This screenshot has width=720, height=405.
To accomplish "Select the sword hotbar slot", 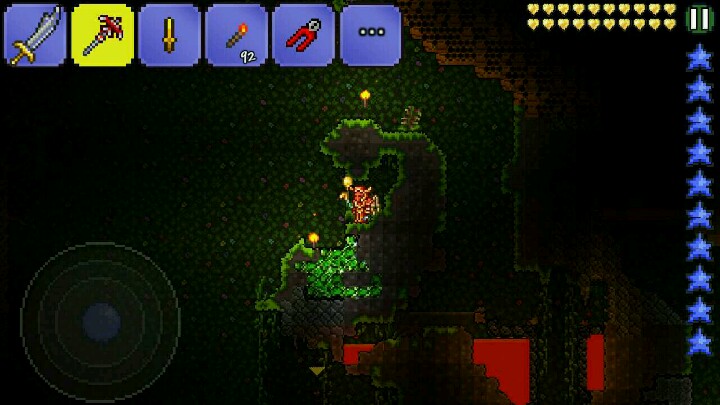I will click(35, 35).
